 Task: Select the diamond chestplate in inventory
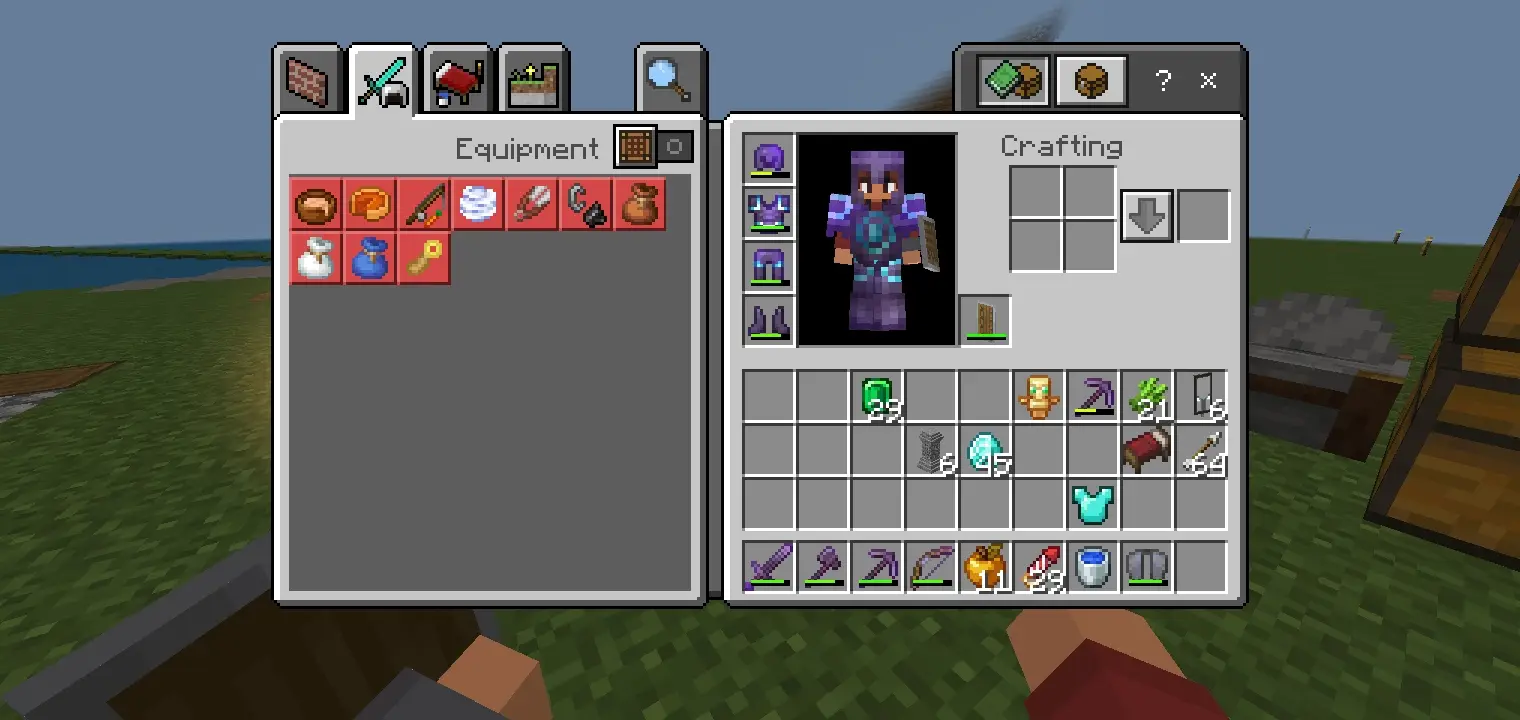click(x=1093, y=505)
